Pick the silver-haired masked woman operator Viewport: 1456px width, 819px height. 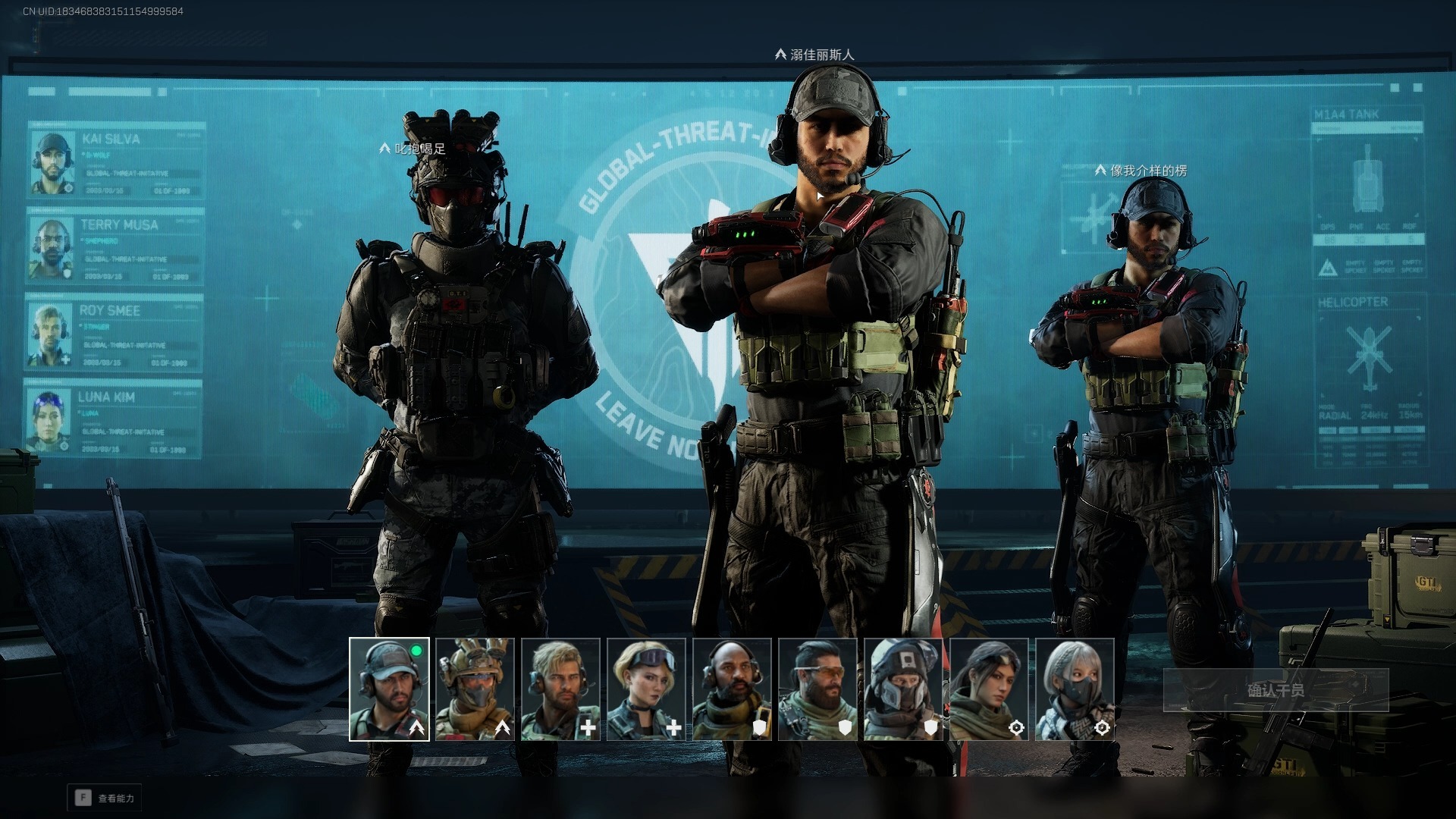(1075, 689)
